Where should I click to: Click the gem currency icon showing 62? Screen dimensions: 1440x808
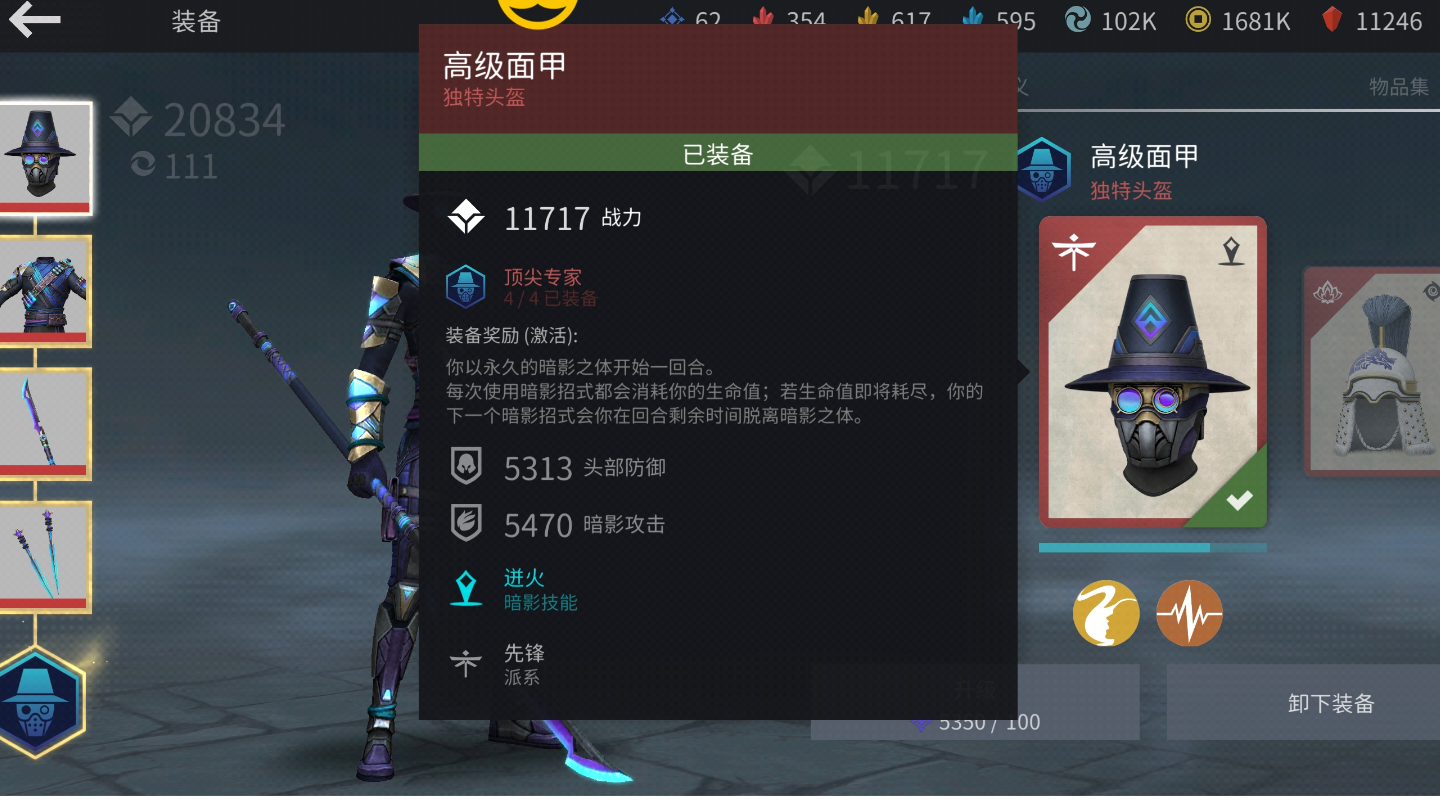[674, 19]
